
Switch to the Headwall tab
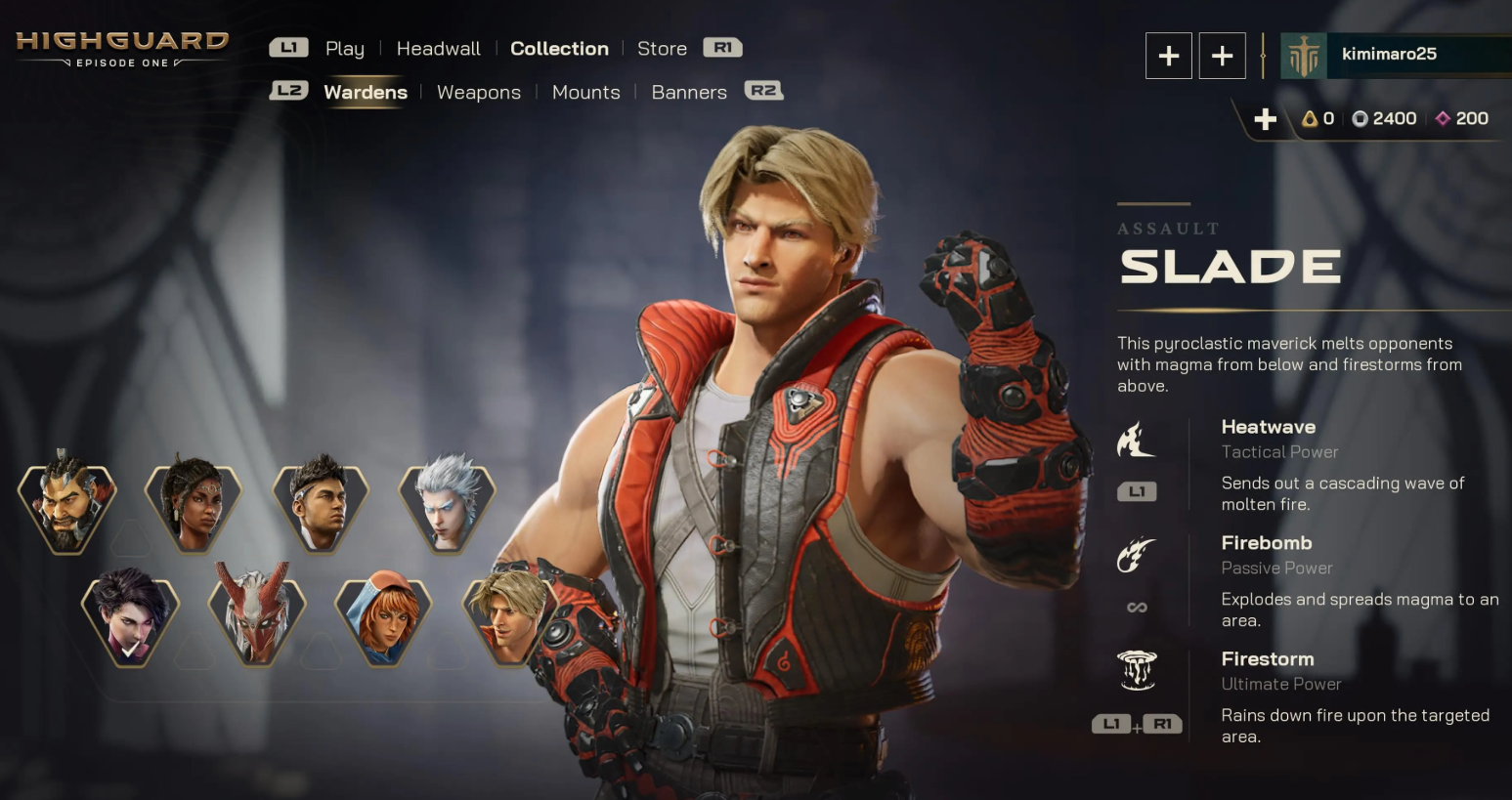point(438,49)
